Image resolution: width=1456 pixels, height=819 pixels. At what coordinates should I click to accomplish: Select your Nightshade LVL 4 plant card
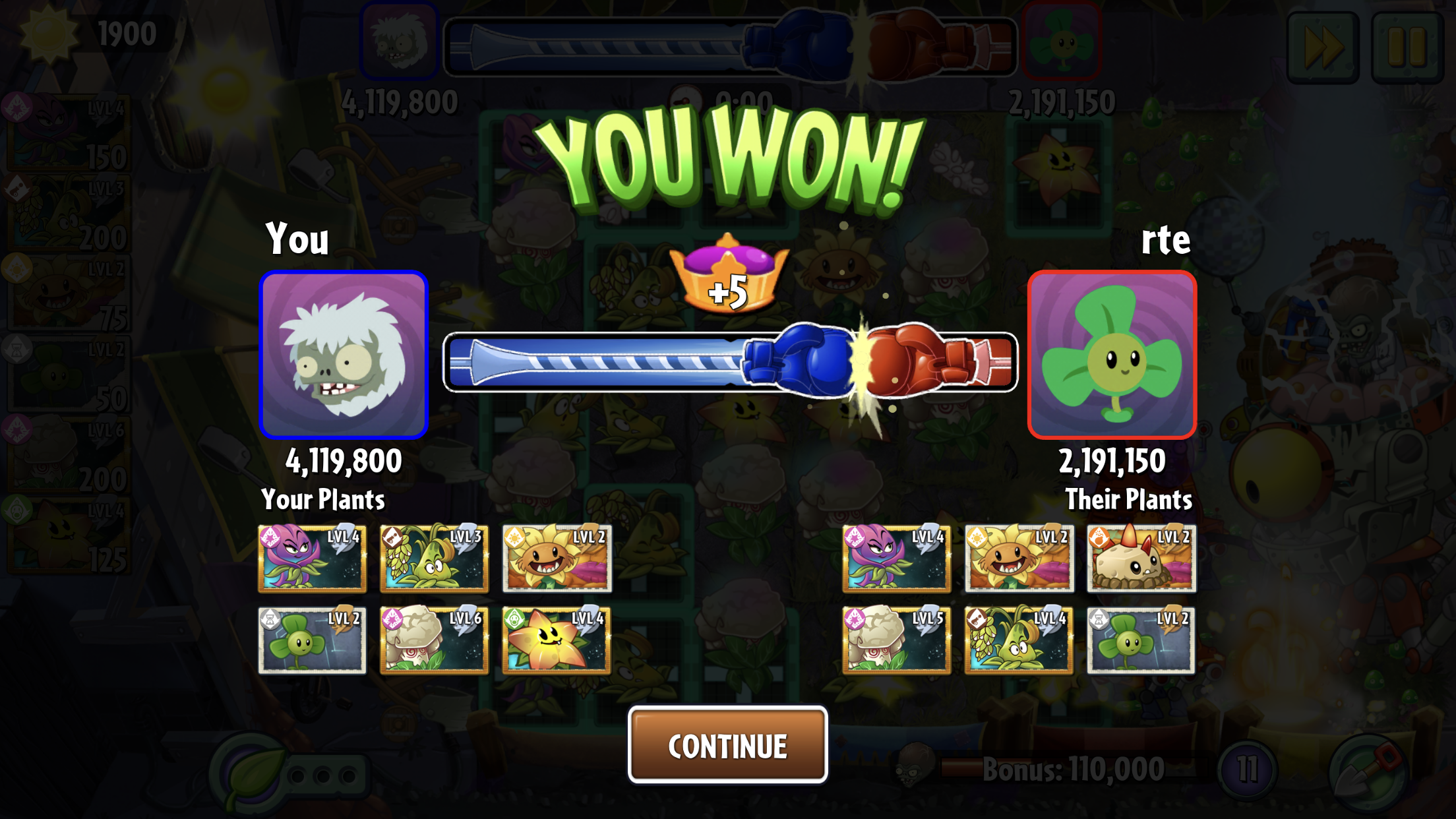click(x=312, y=558)
